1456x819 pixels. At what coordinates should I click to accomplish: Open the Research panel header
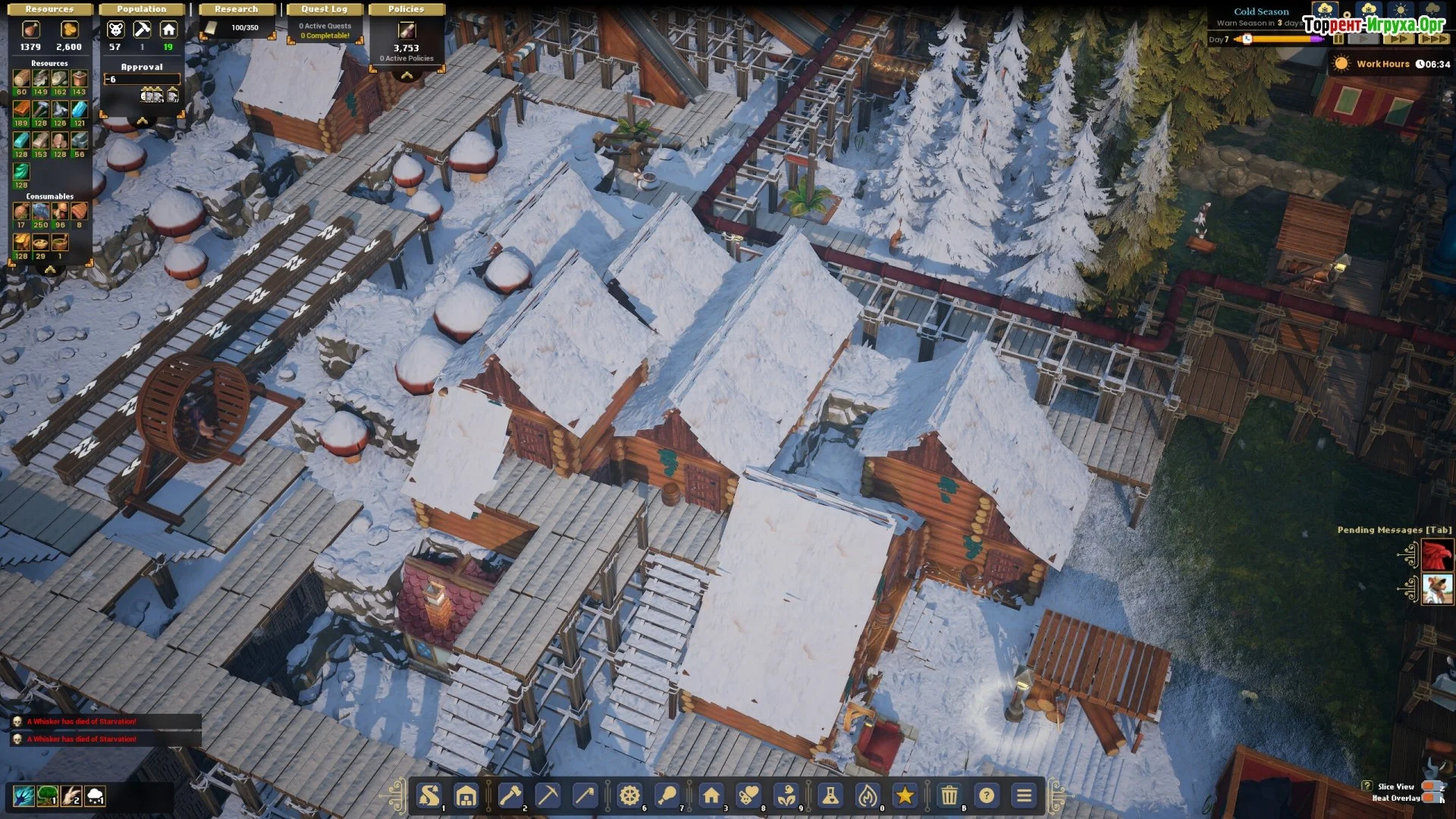click(236, 9)
